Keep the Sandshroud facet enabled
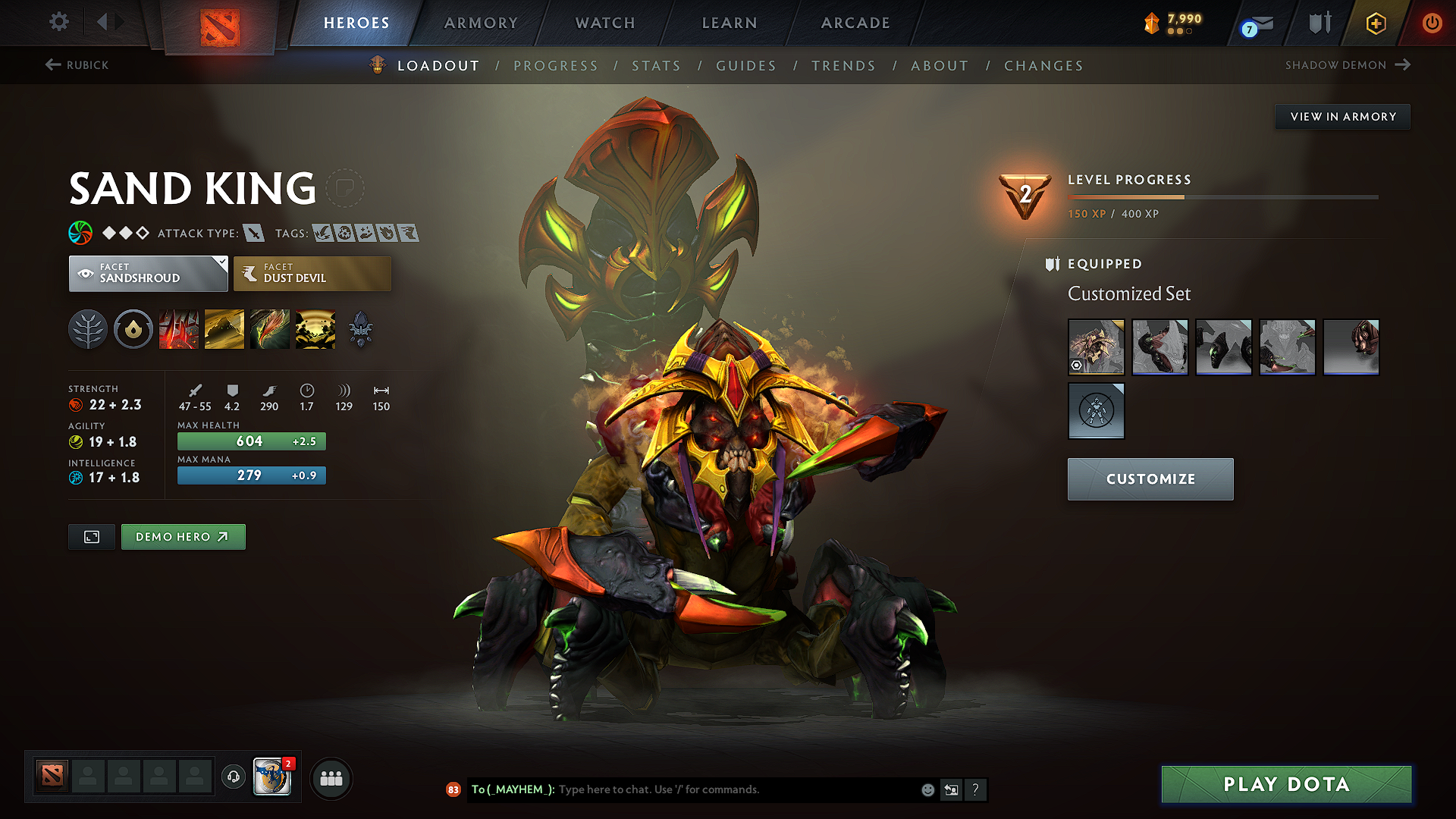Viewport: 1456px width, 819px height. coord(148,273)
